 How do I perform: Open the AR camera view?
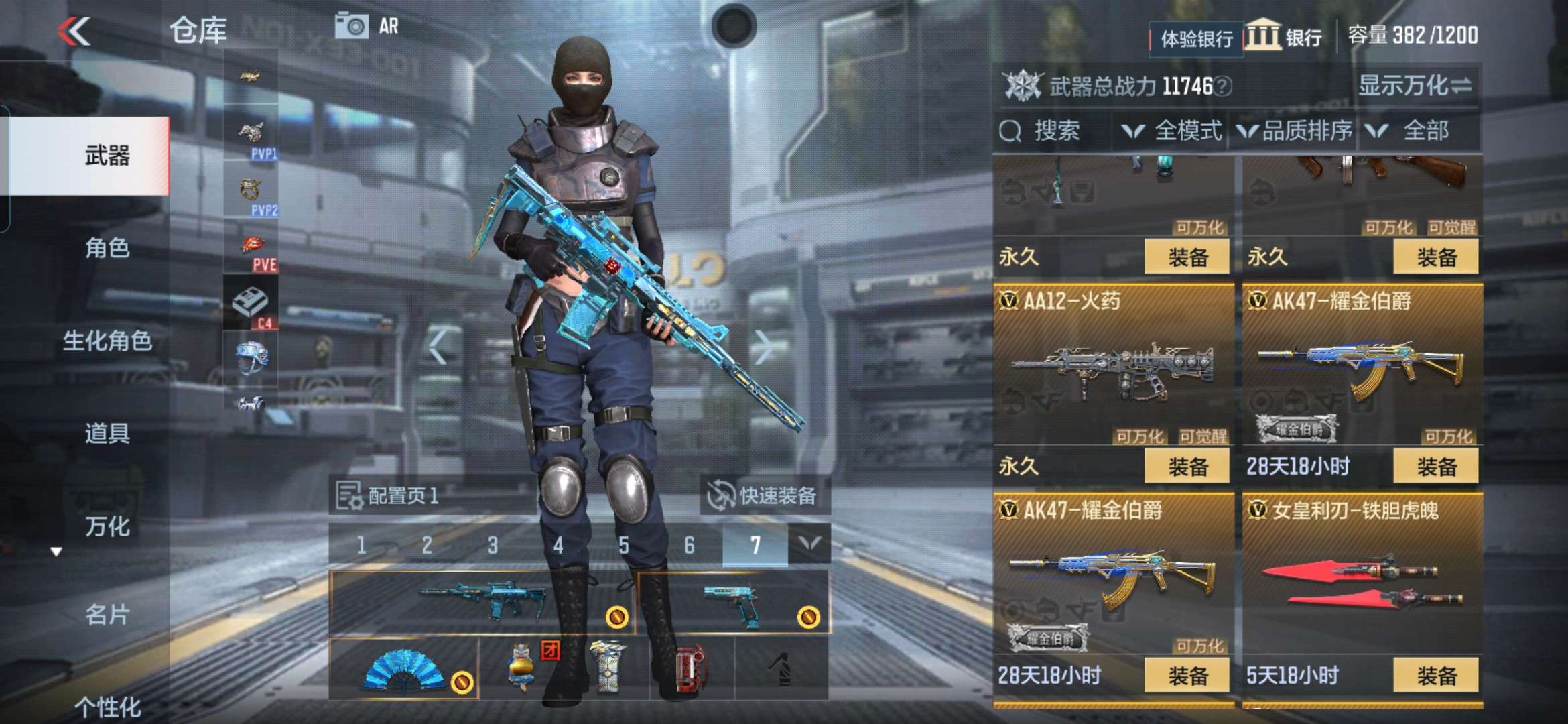(x=367, y=26)
